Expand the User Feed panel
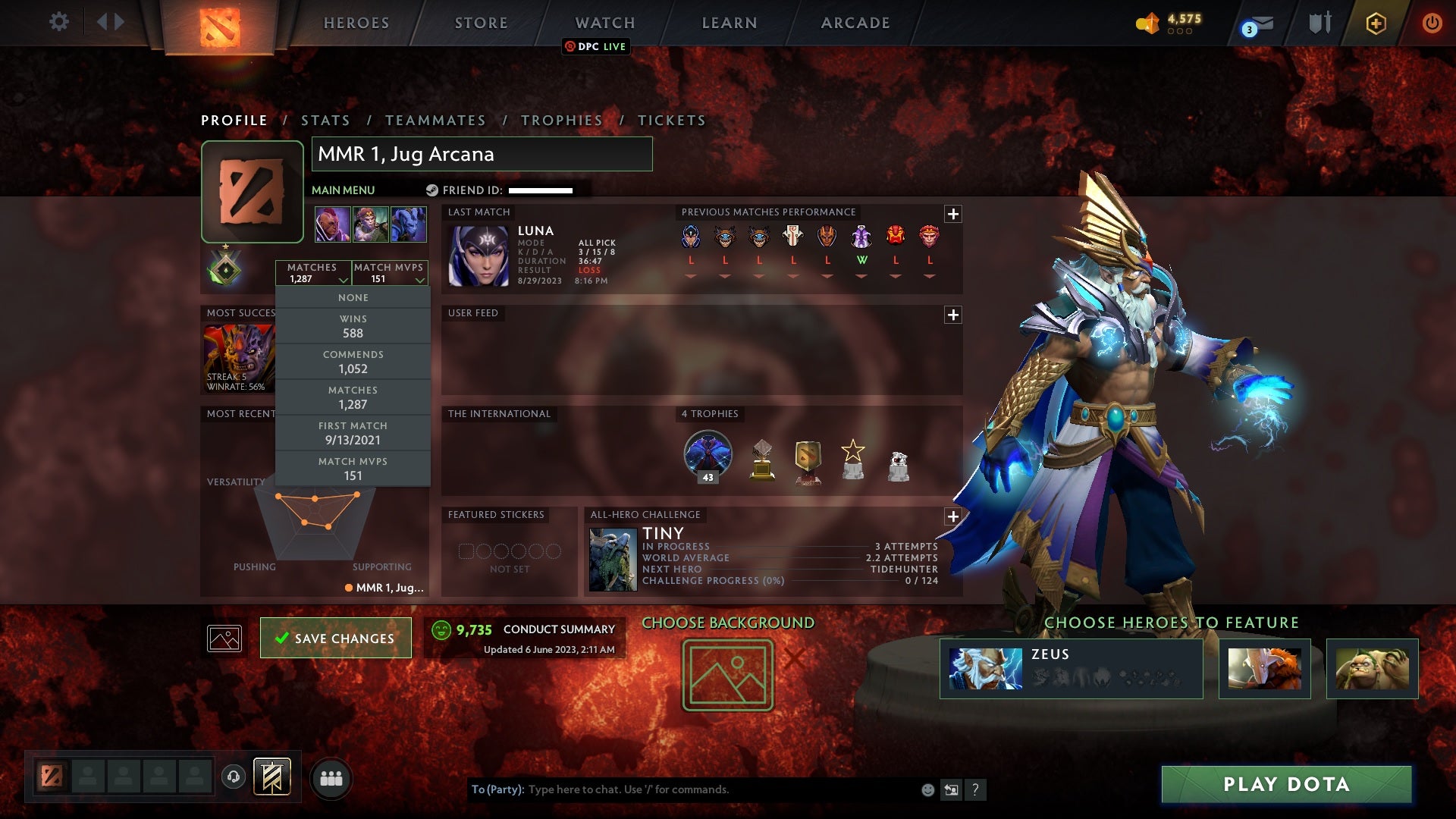This screenshot has height=819, width=1456. click(953, 313)
